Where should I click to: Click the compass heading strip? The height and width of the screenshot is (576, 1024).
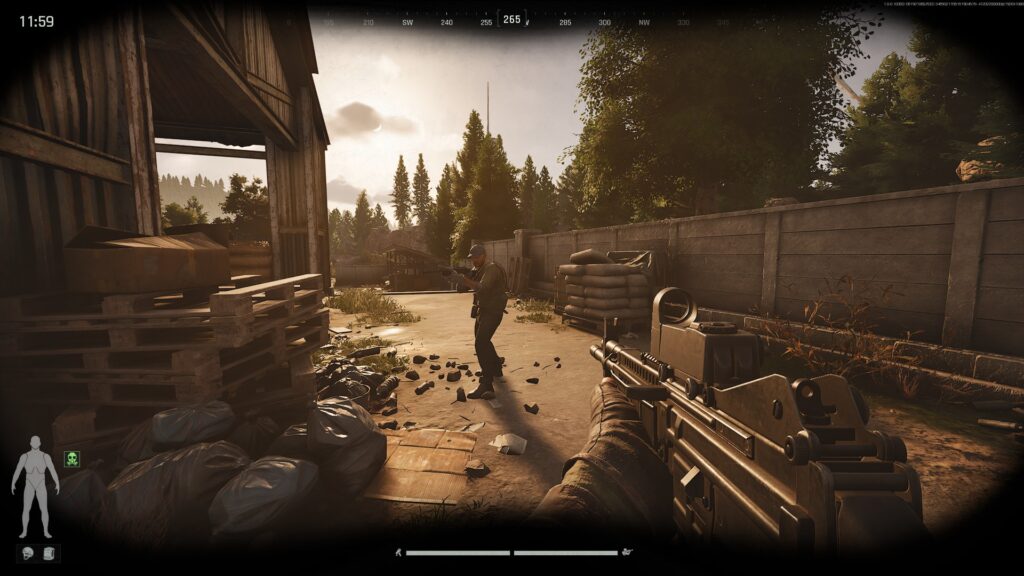(x=512, y=20)
